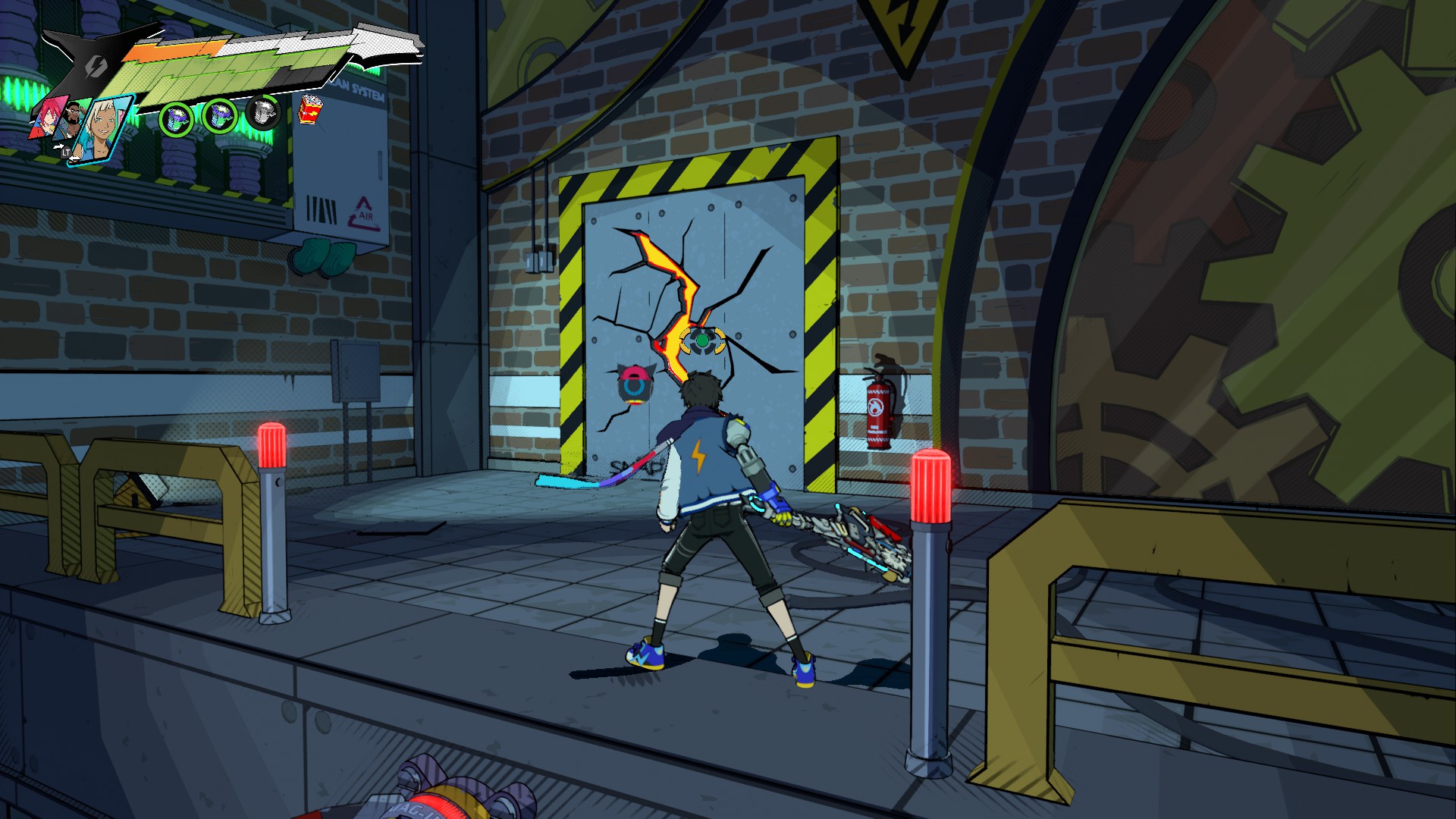Click the white swap arrow beside the portraits

click(x=60, y=145)
